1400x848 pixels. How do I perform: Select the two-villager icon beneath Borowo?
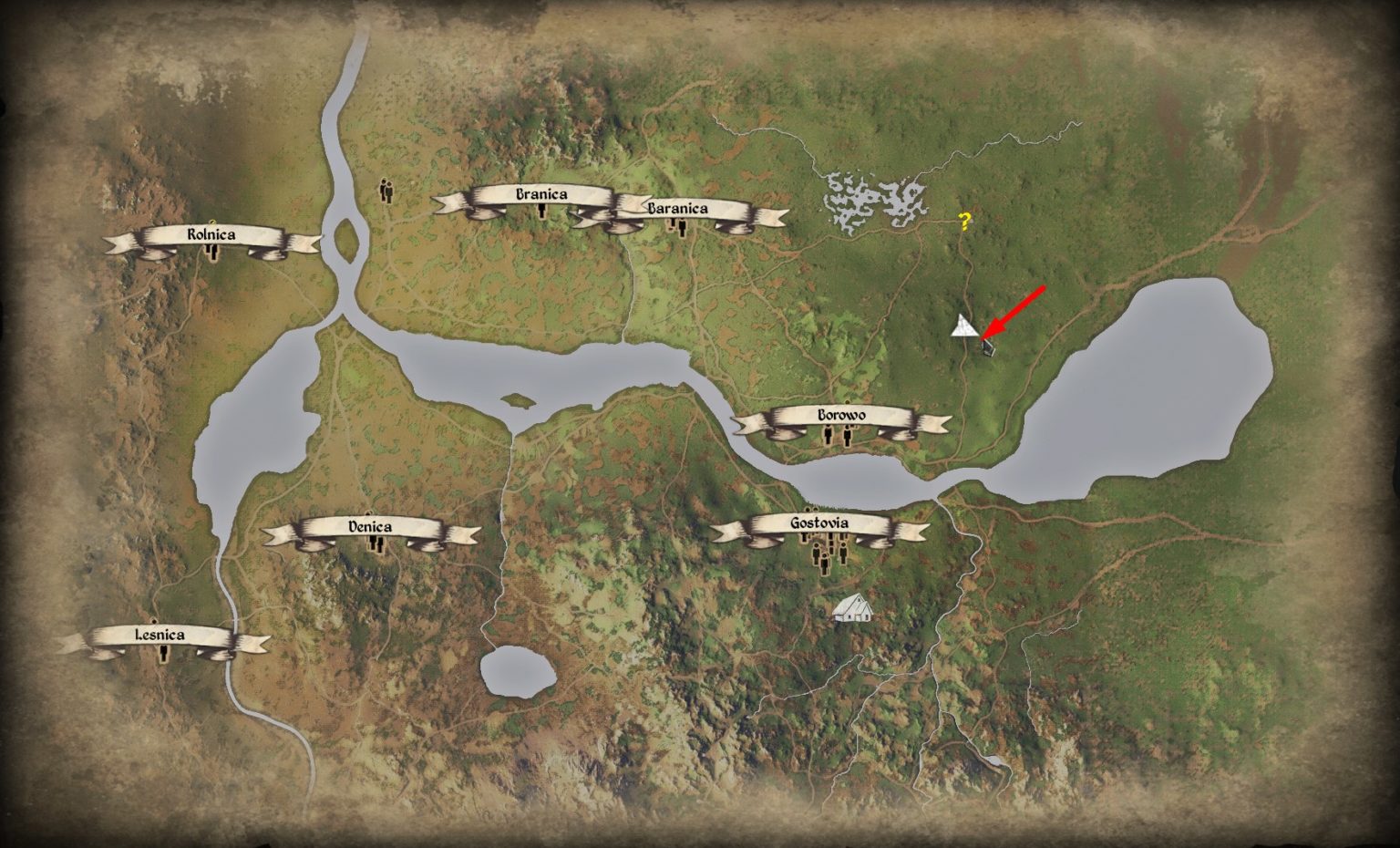tap(836, 437)
